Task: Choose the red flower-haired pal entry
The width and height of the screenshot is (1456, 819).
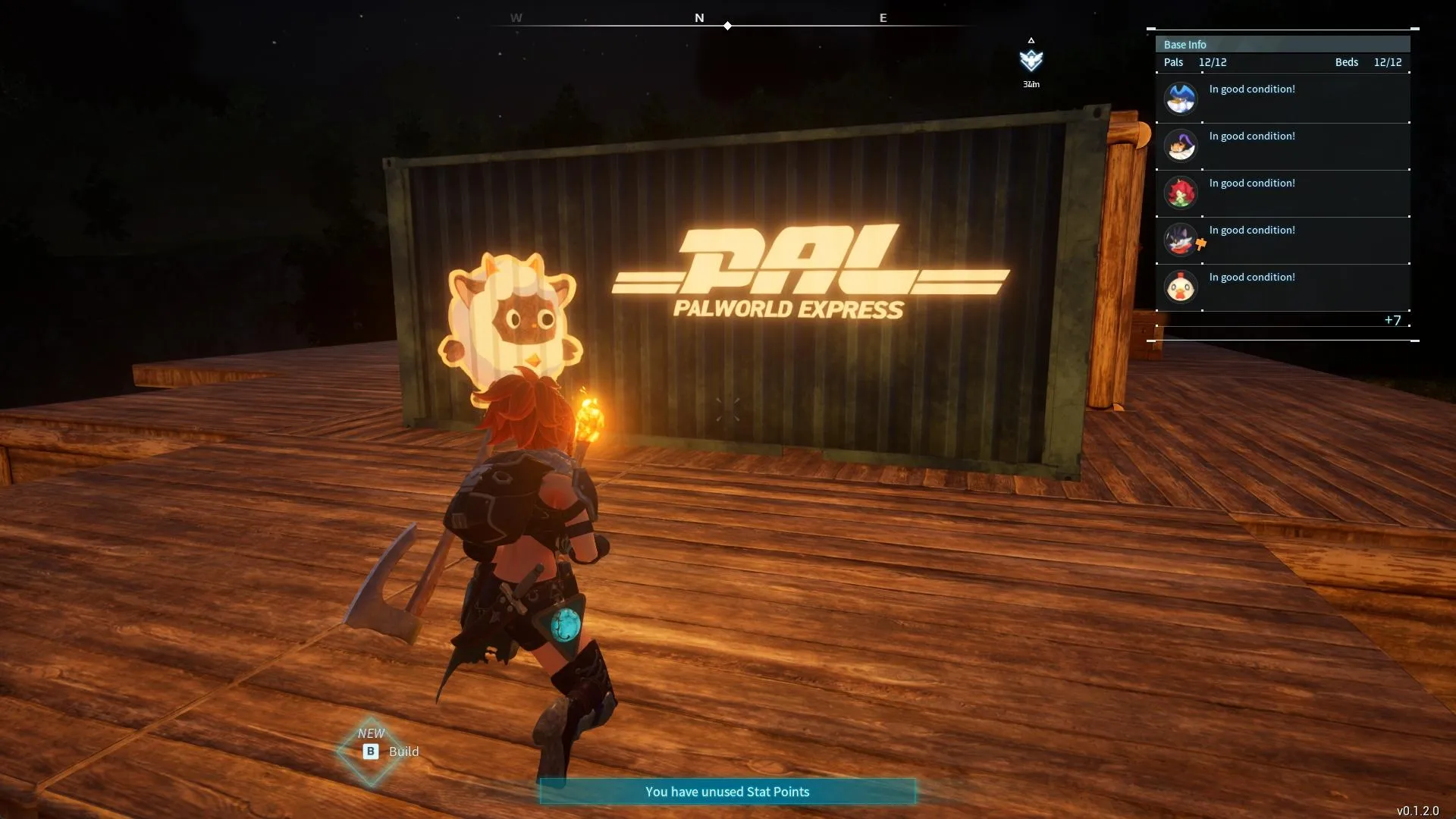Action: pyautogui.click(x=1282, y=193)
